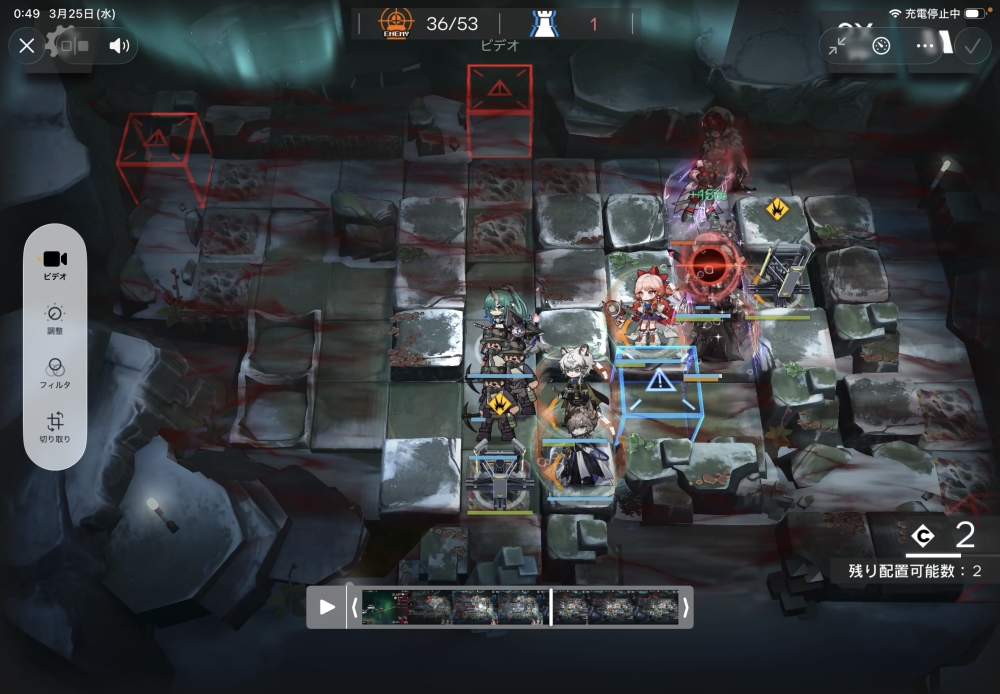Viewport: 1000px width, 694px height.
Task: Toggle the video sound with the speaker icon
Action: (119, 45)
